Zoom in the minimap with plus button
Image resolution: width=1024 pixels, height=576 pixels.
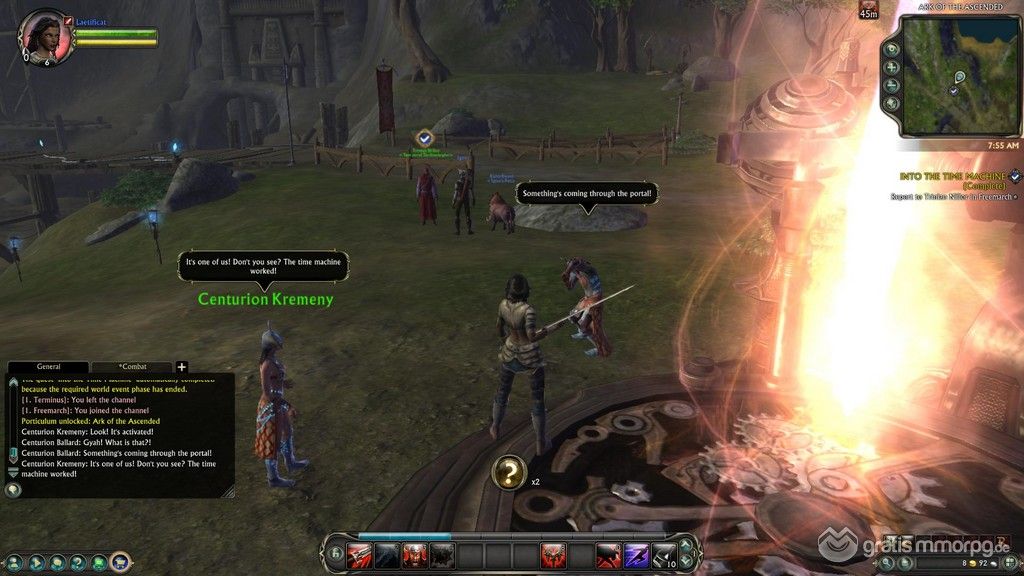(x=891, y=67)
